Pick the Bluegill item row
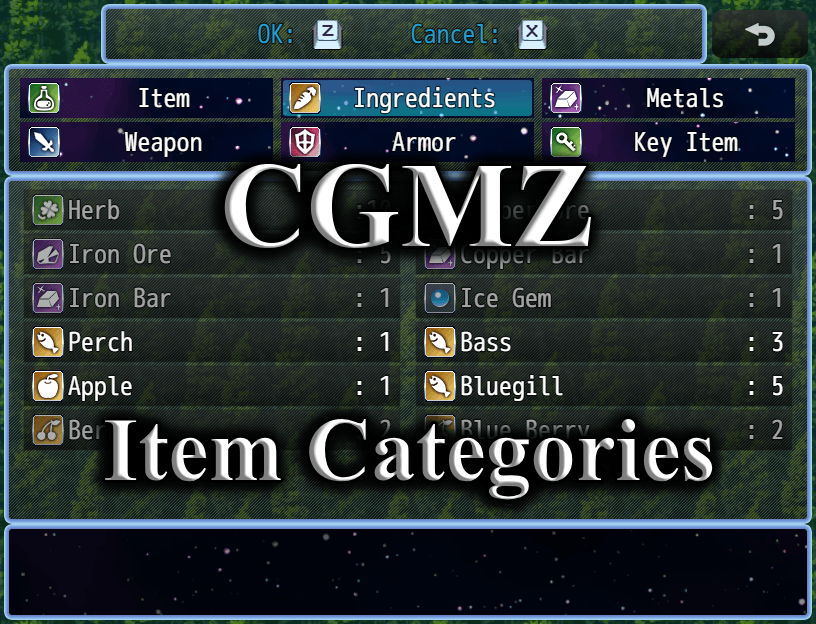 click(603, 387)
